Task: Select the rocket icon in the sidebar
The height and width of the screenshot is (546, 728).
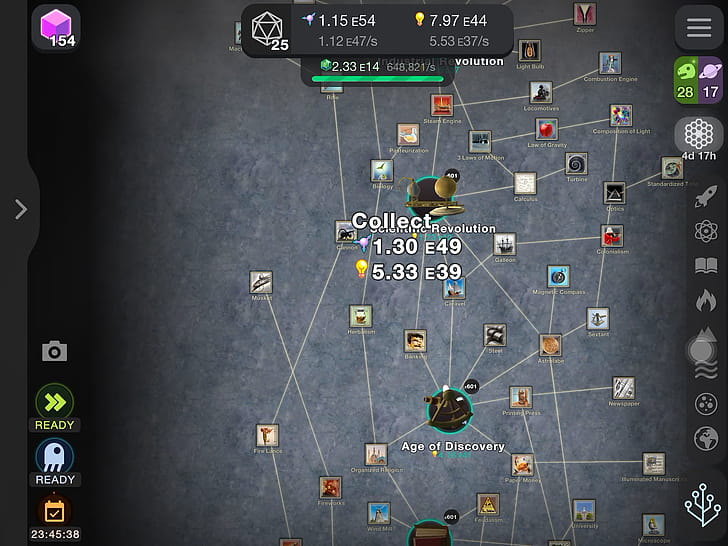Action: click(706, 195)
